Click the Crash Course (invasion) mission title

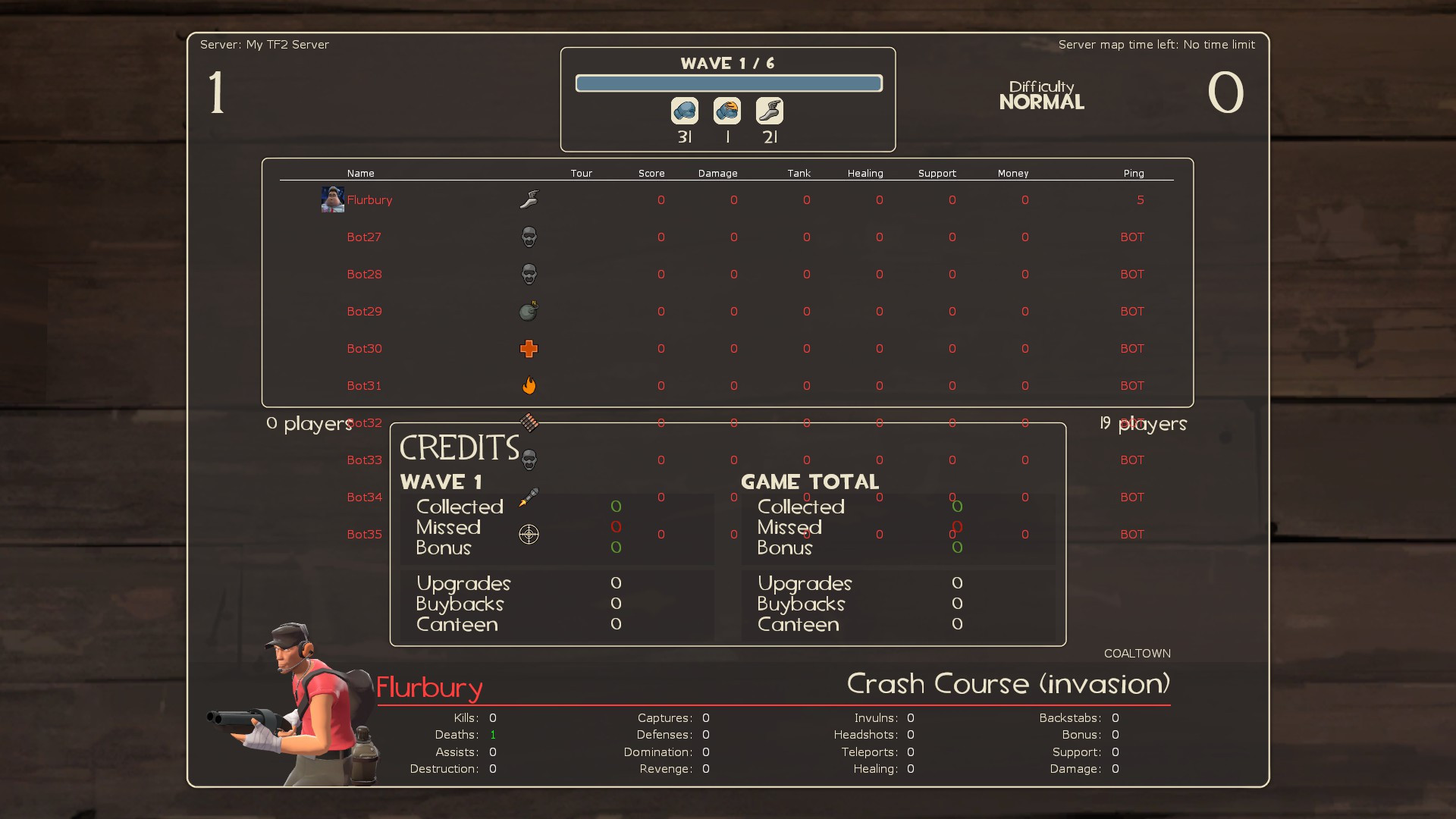(1007, 683)
